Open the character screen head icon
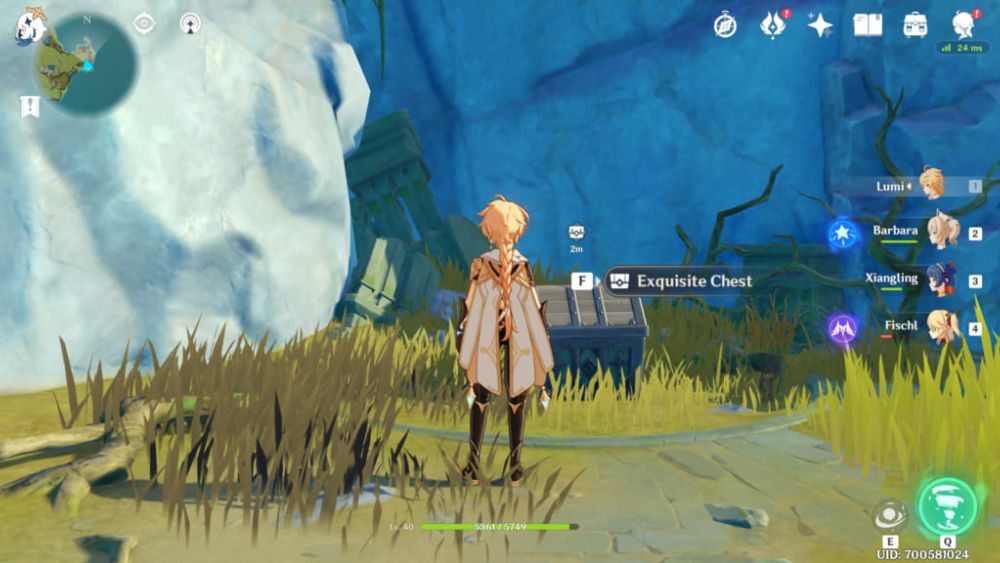Screen dimensions: 1000x563 click(963, 24)
